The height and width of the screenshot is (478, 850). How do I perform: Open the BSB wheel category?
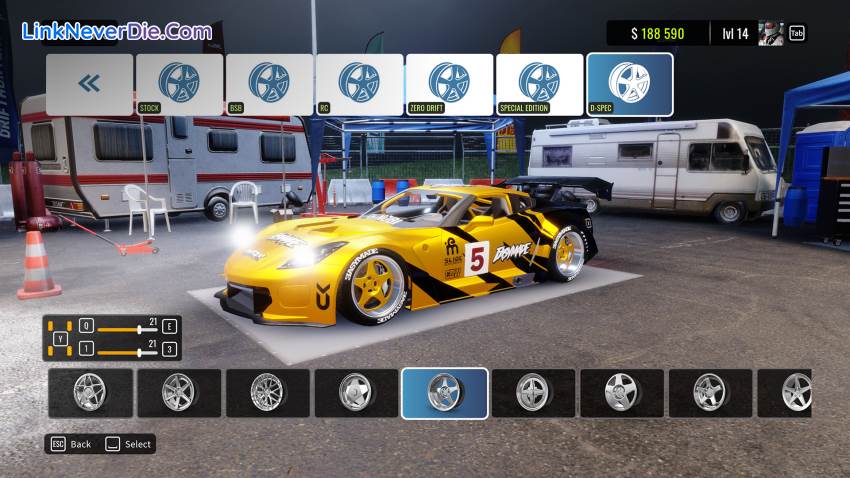[x=269, y=84]
